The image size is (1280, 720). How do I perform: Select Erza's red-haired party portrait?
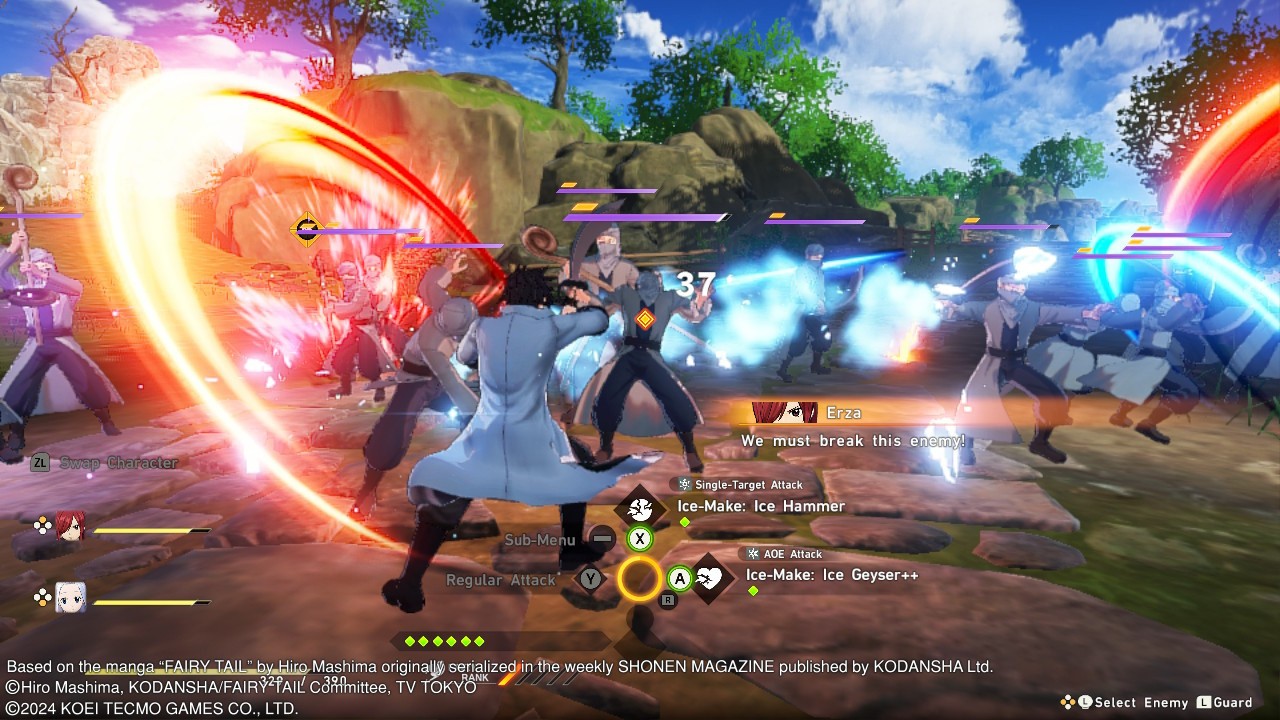70,527
